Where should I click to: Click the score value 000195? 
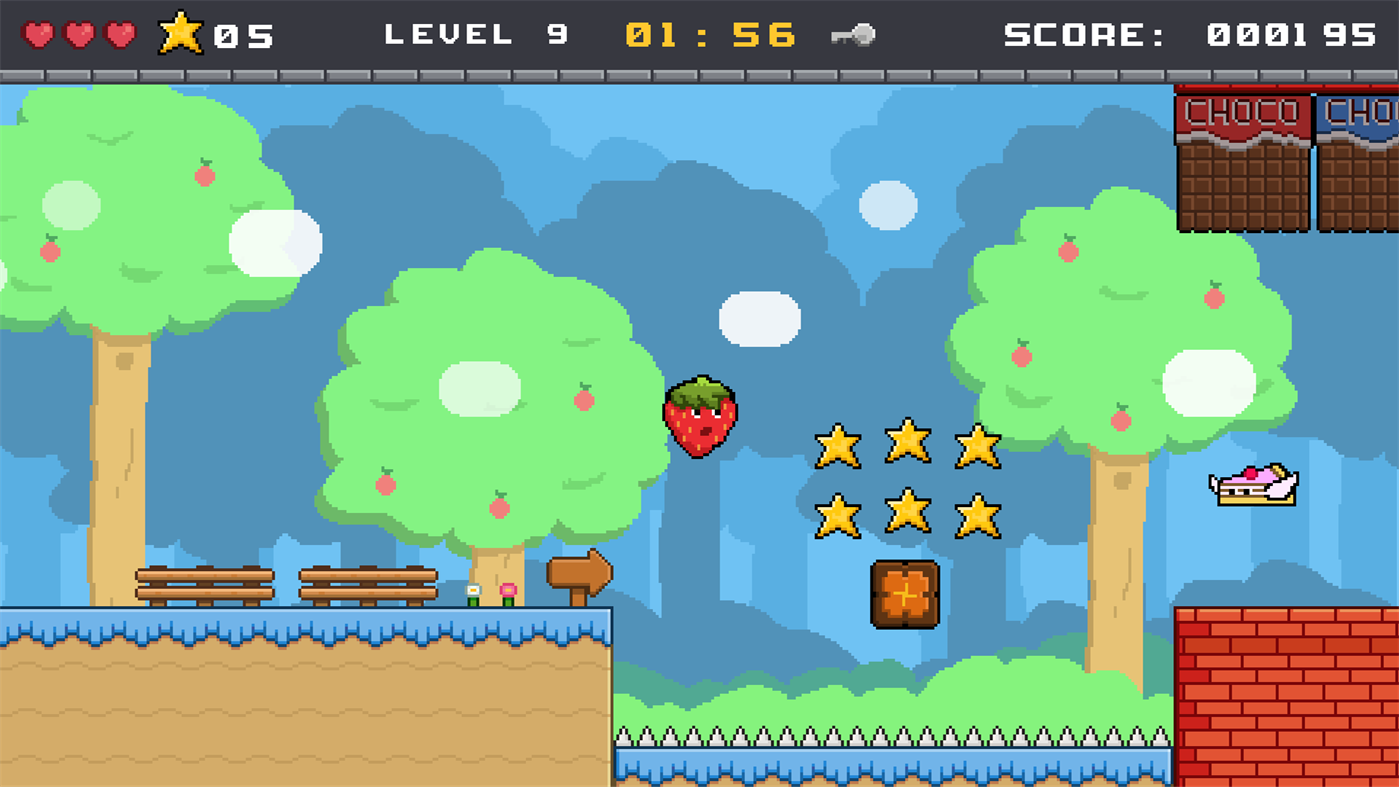point(1290,33)
